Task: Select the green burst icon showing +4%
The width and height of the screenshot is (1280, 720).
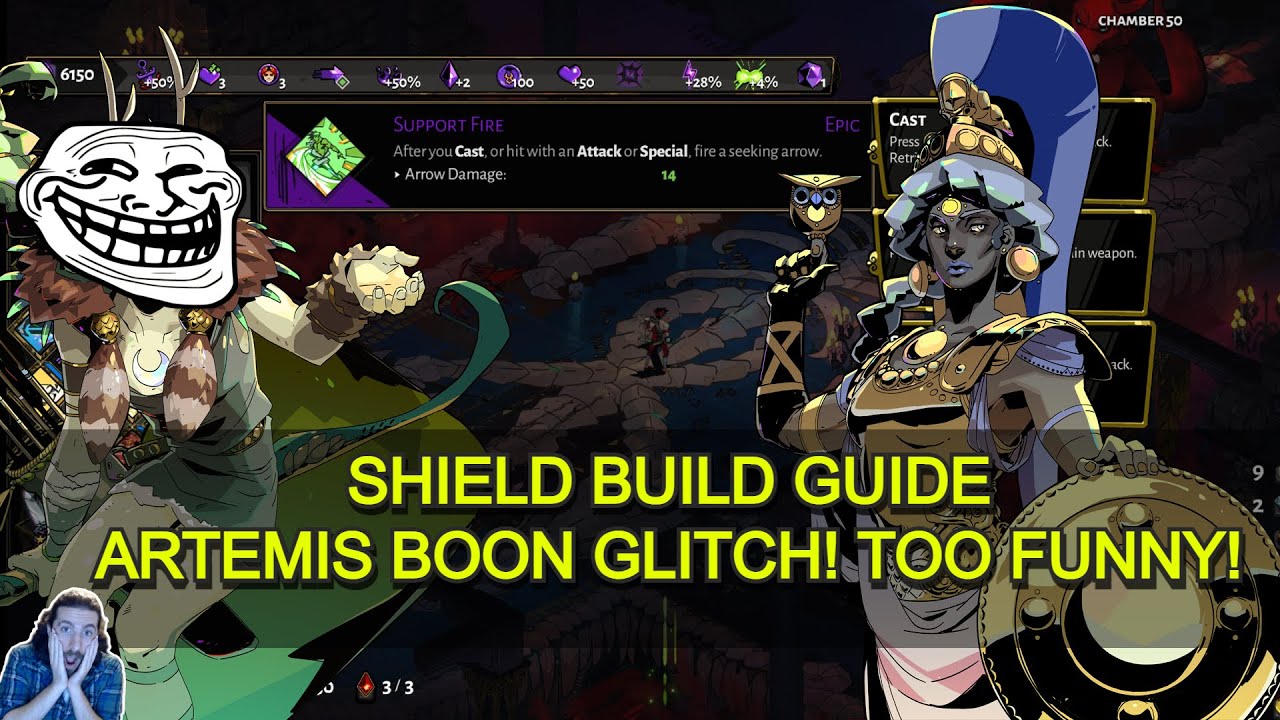Action: [745, 73]
